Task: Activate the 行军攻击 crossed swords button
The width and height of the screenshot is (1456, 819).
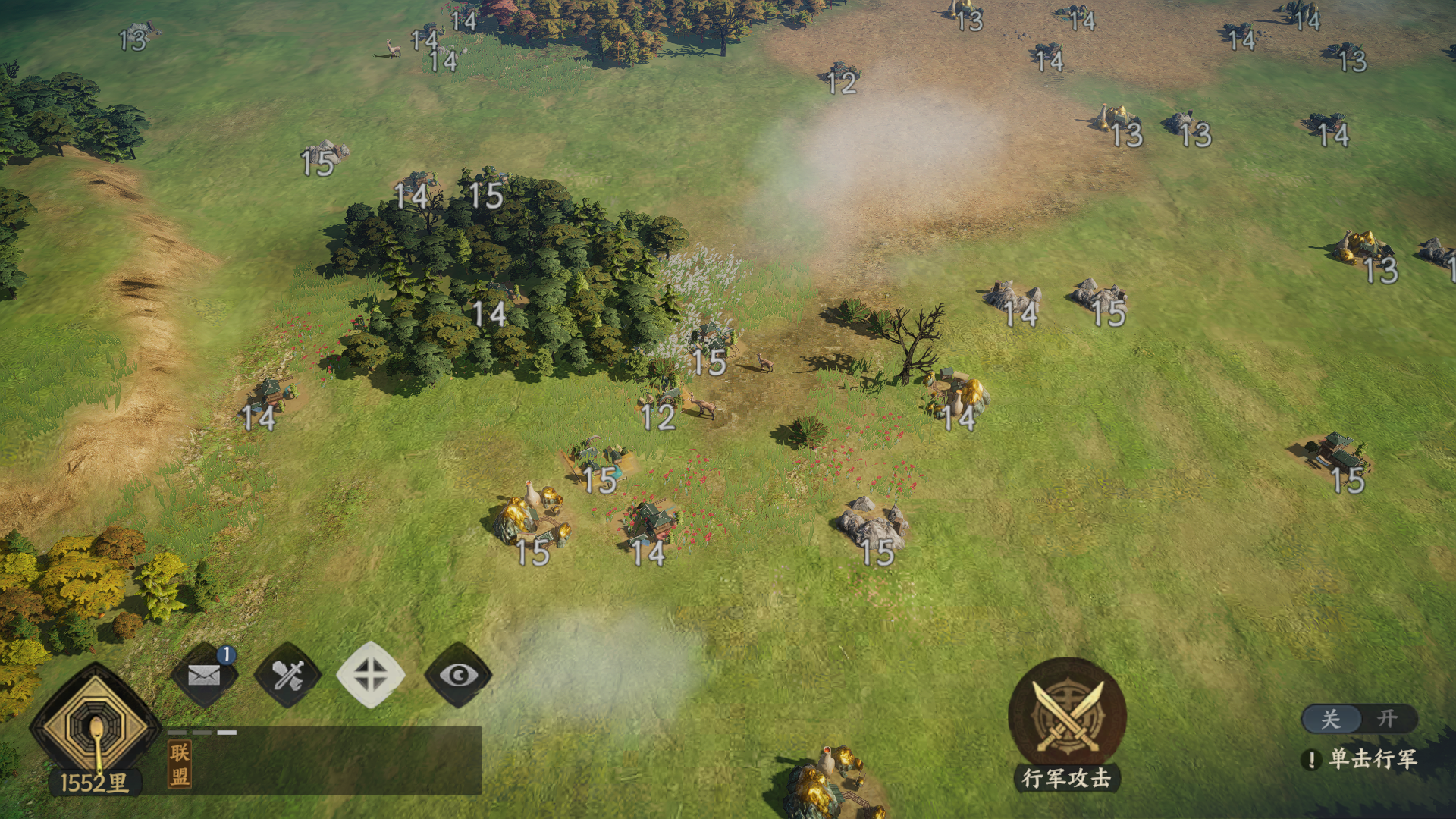Action: 1067,715
